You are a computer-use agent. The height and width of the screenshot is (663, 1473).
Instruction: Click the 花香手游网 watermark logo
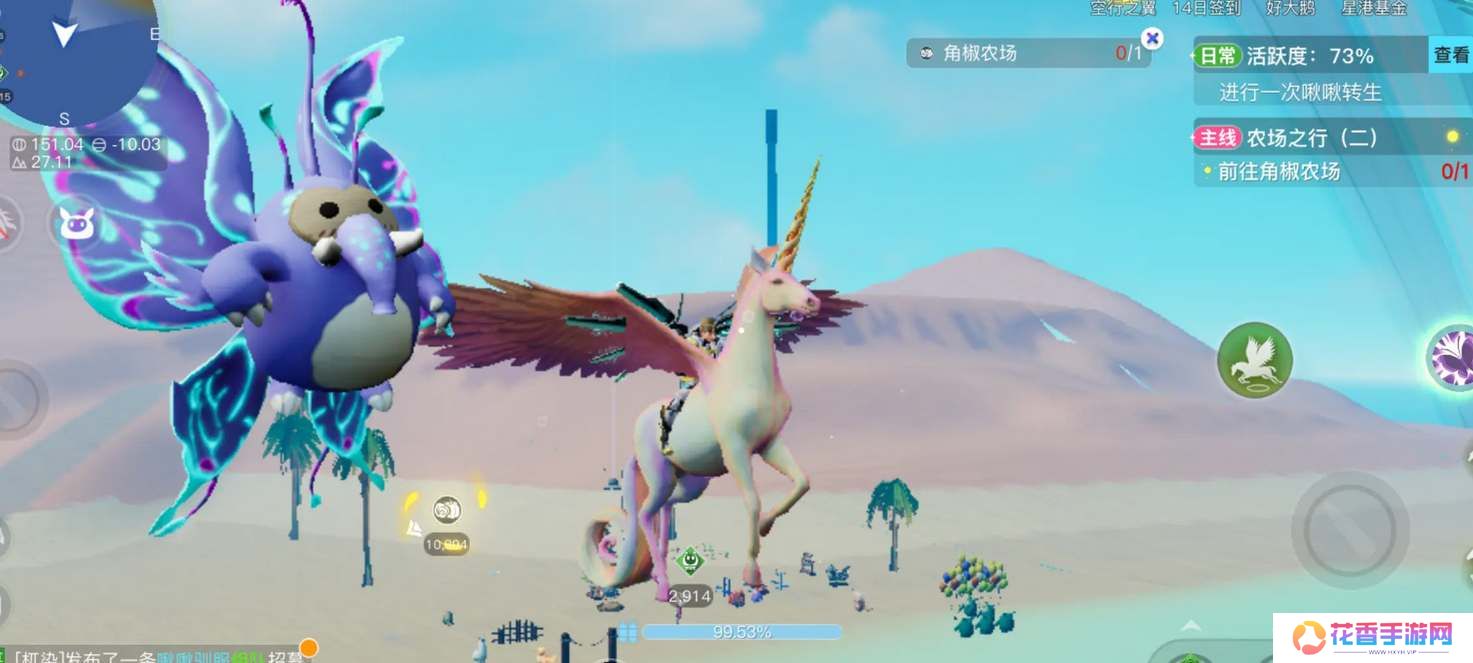pos(1372,636)
